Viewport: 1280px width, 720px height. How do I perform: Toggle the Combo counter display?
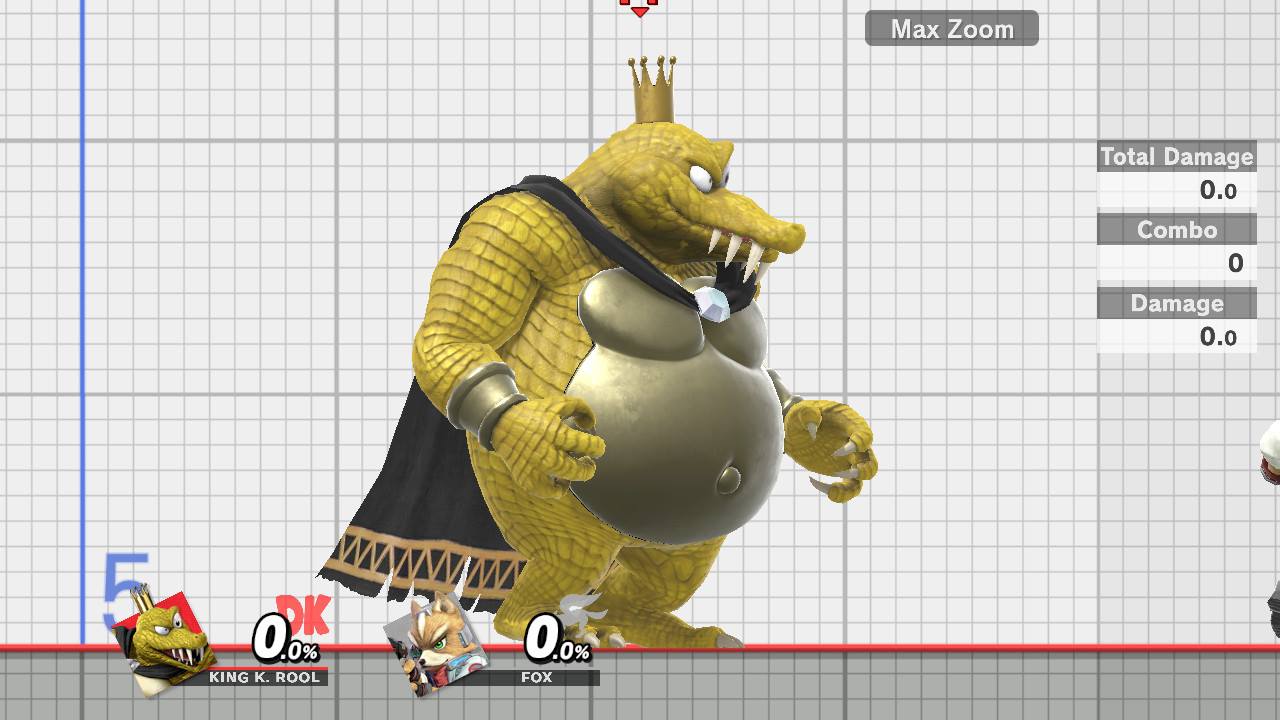(1176, 230)
